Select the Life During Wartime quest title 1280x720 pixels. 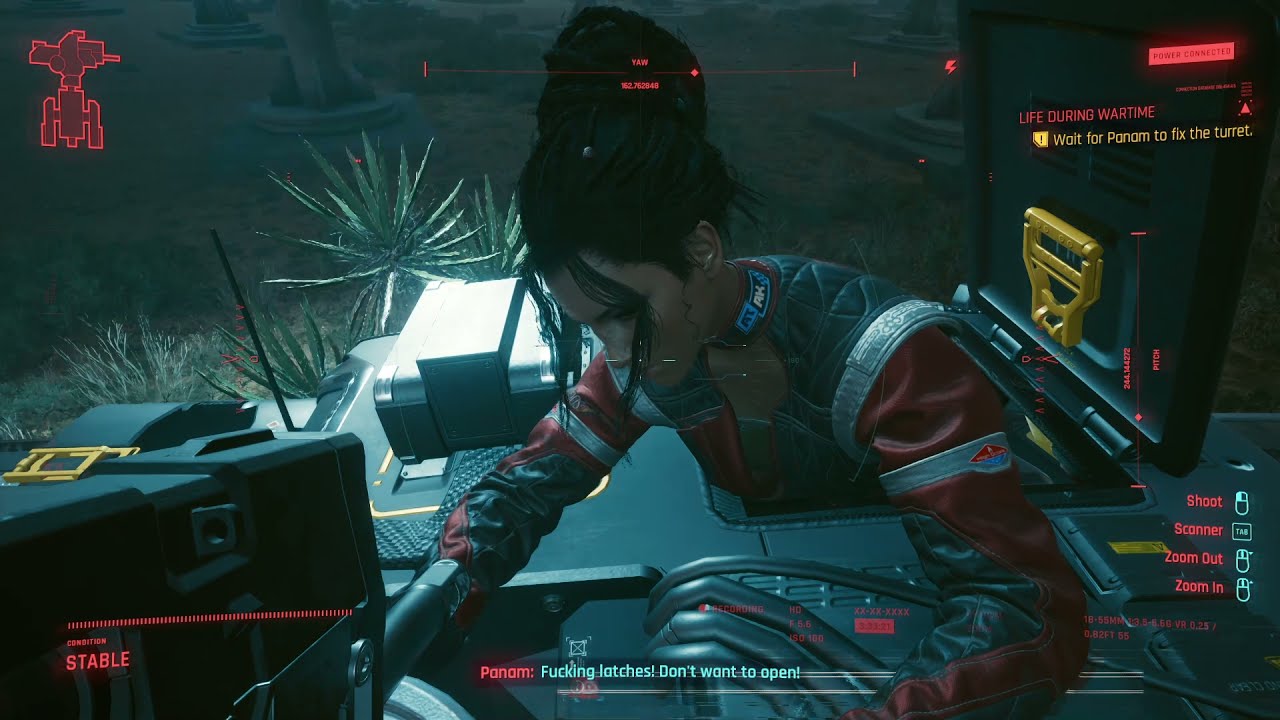tap(1087, 116)
